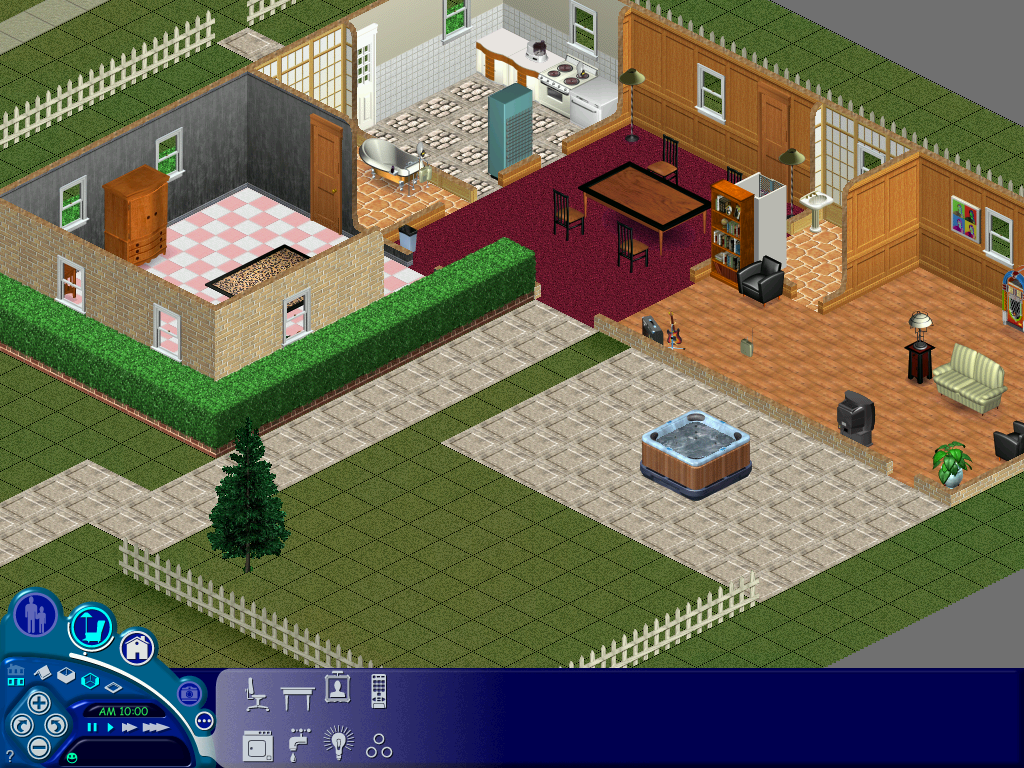Set game speed to fast forward
The height and width of the screenshot is (768, 1024).
click(129, 728)
